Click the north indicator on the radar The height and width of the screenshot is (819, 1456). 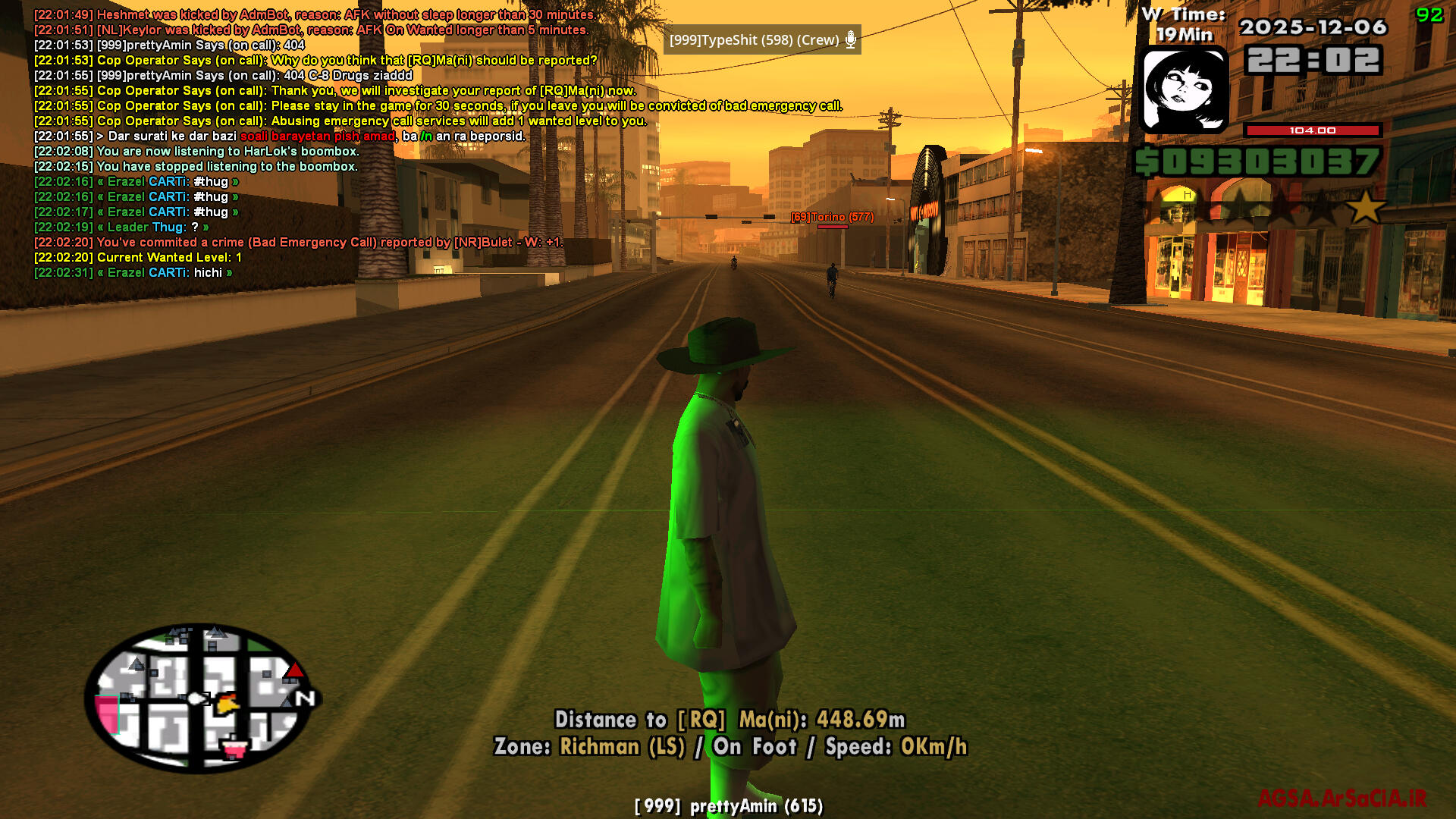[305, 698]
